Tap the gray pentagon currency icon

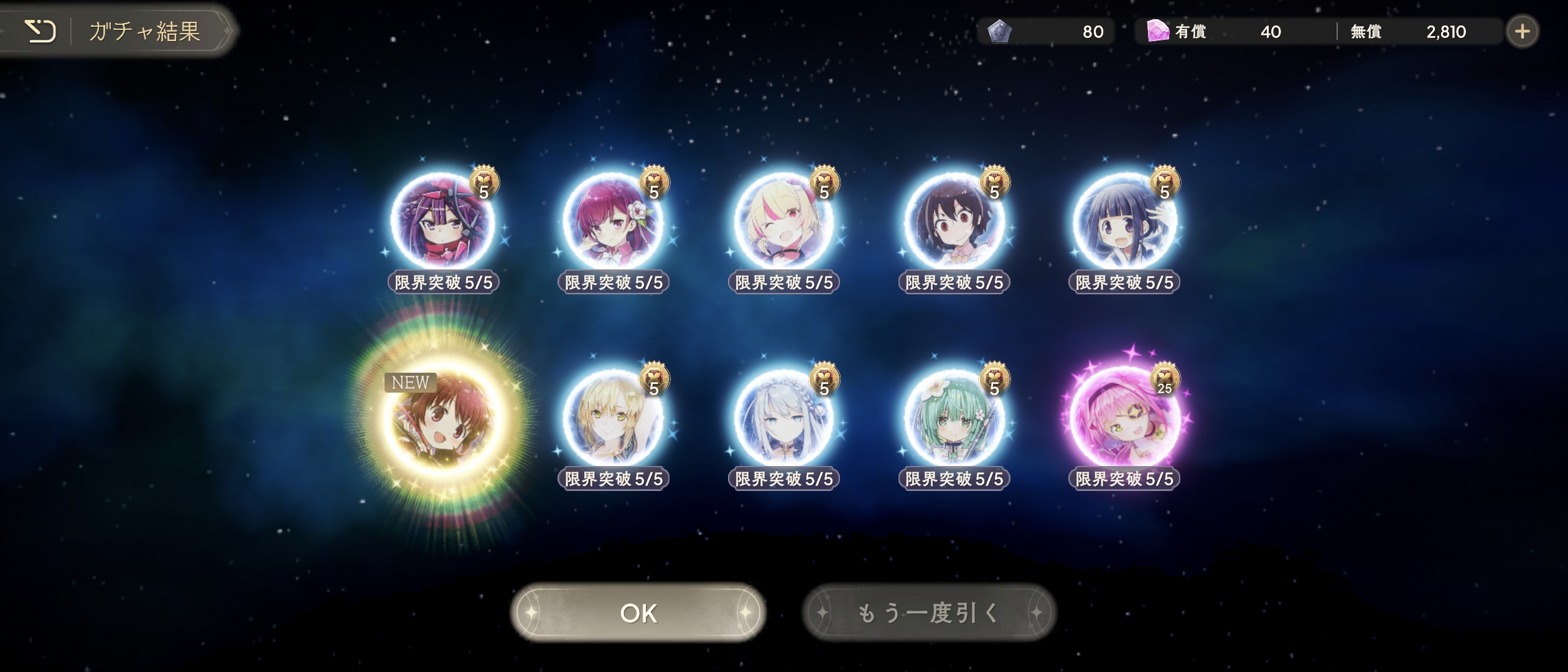999,31
